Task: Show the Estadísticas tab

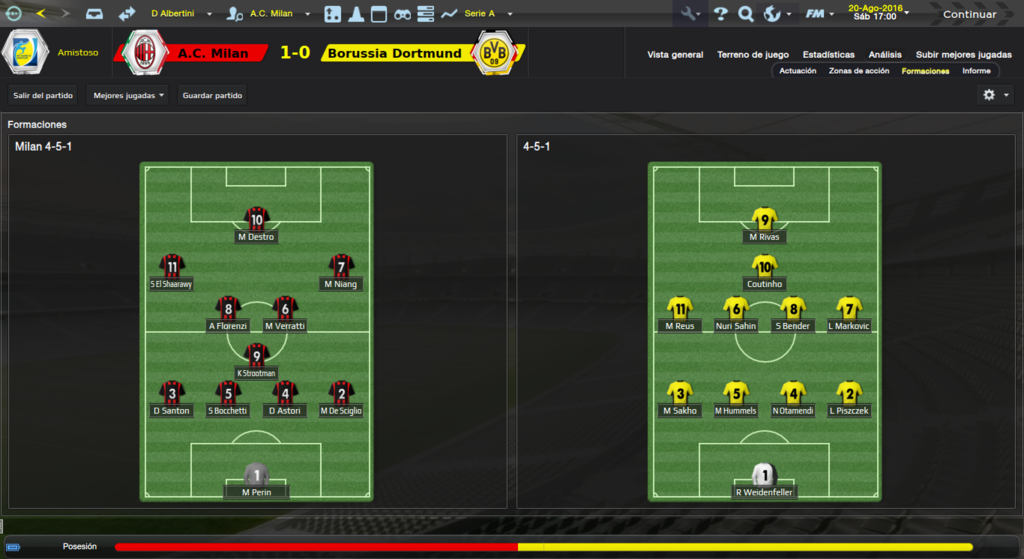Action: 828,55
